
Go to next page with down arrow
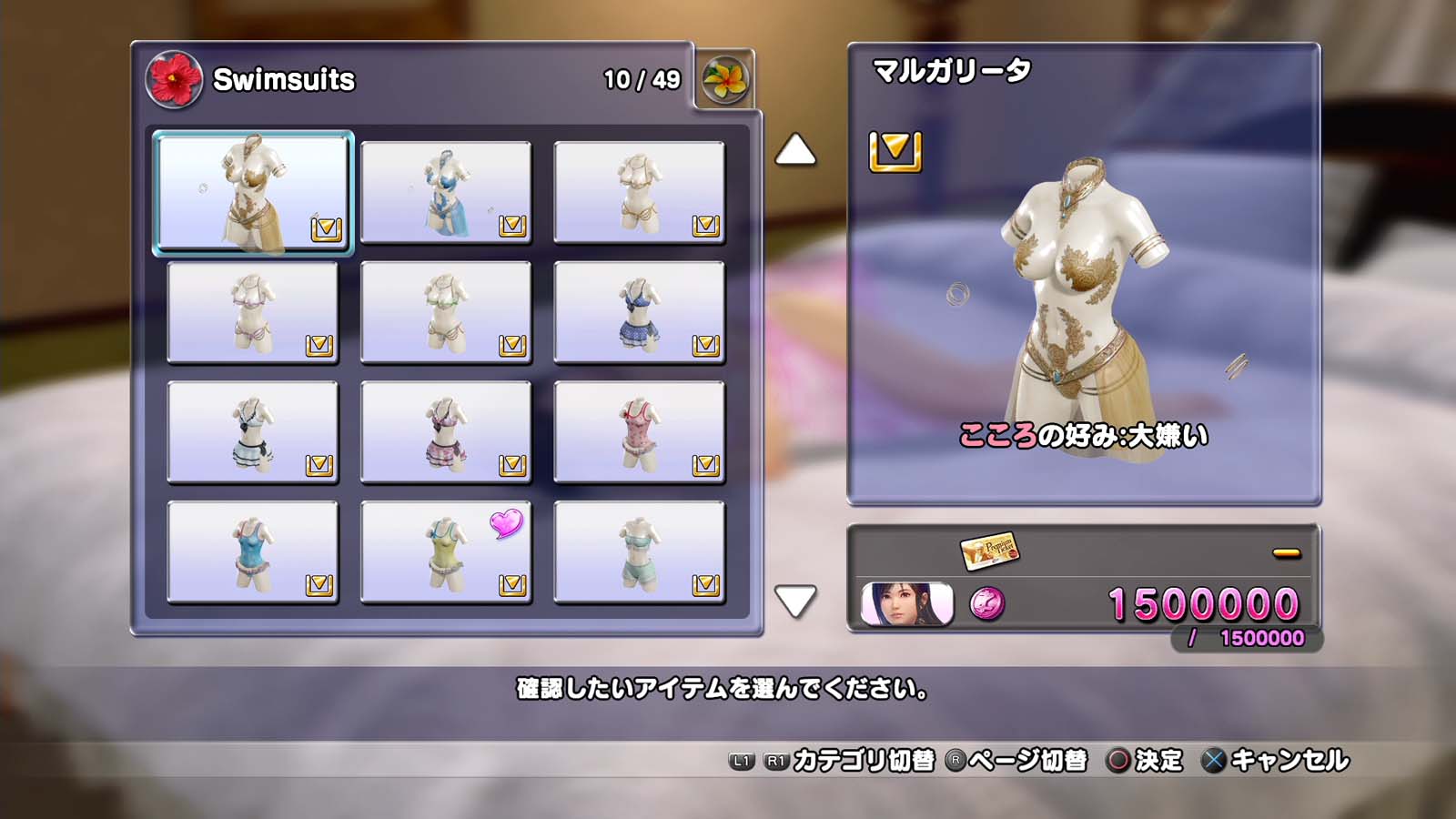click(x=795, y=601)
